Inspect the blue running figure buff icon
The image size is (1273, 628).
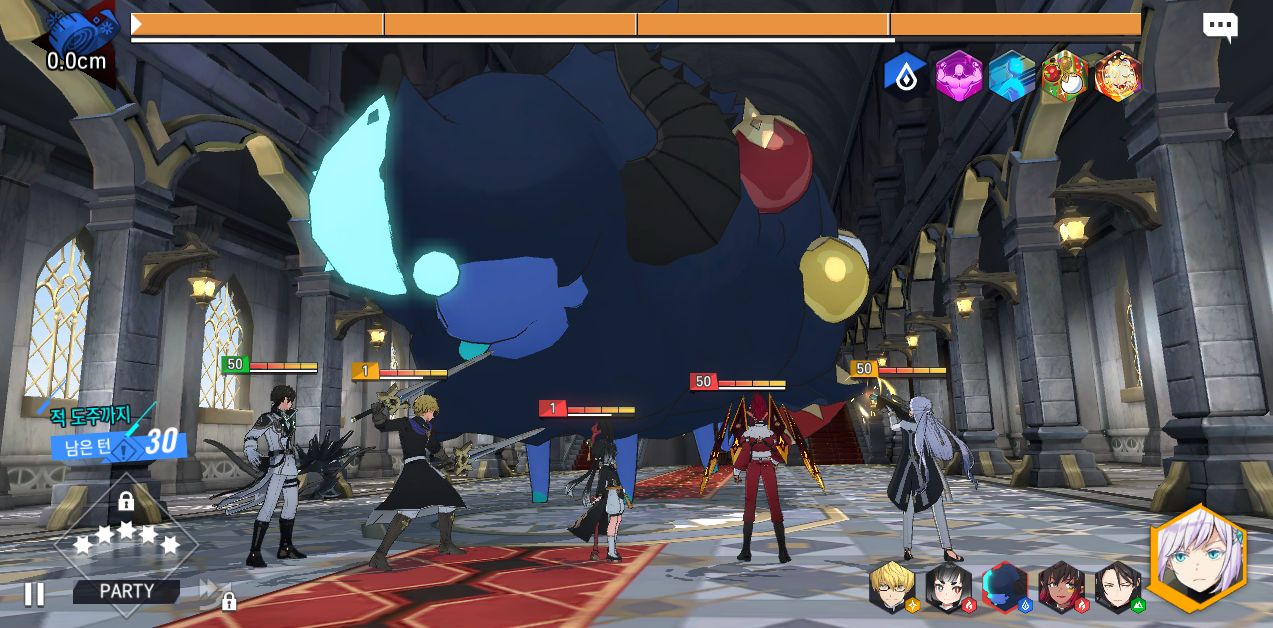[1012, 75]
